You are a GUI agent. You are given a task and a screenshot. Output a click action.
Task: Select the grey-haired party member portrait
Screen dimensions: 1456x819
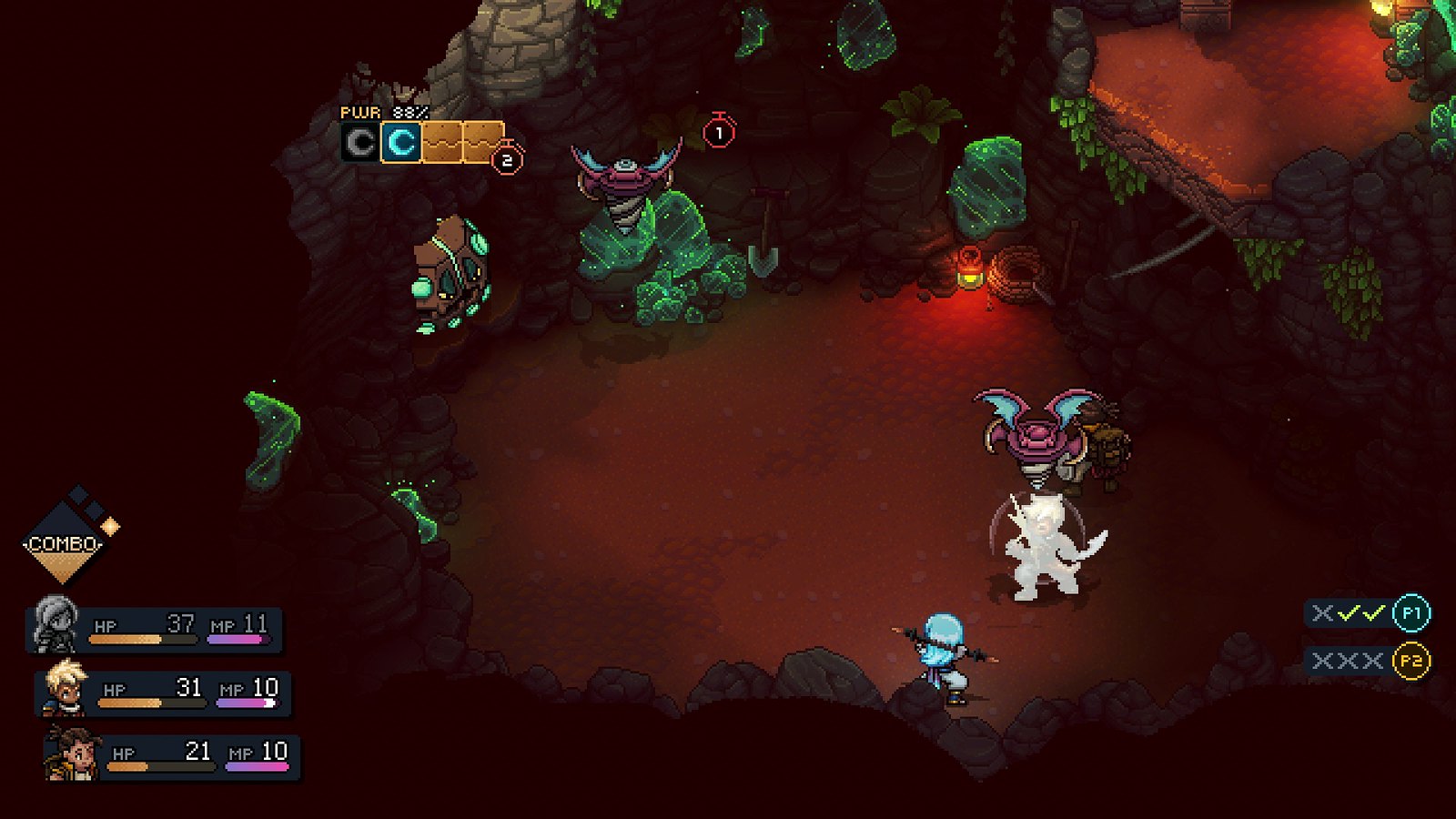(55, 624)
